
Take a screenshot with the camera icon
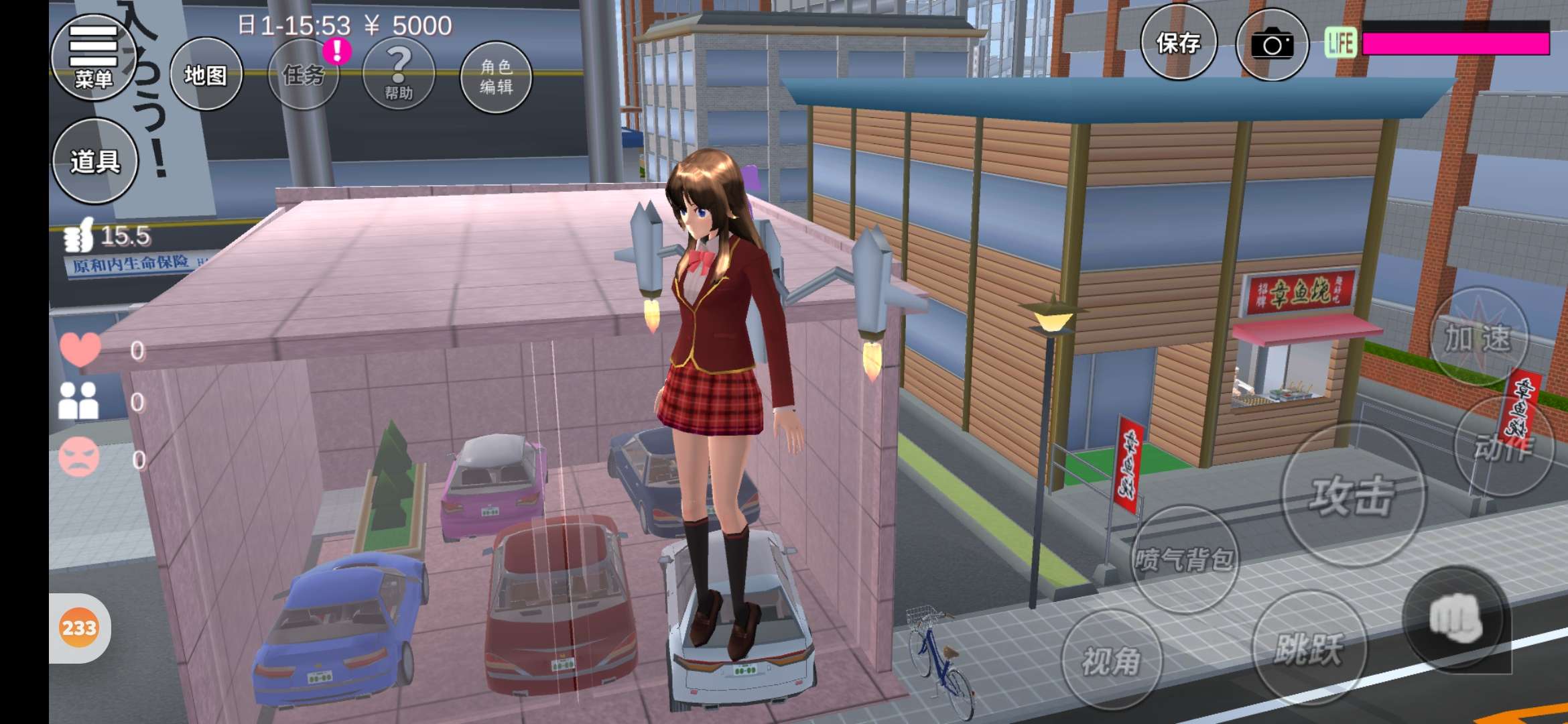click(1271, 45)
